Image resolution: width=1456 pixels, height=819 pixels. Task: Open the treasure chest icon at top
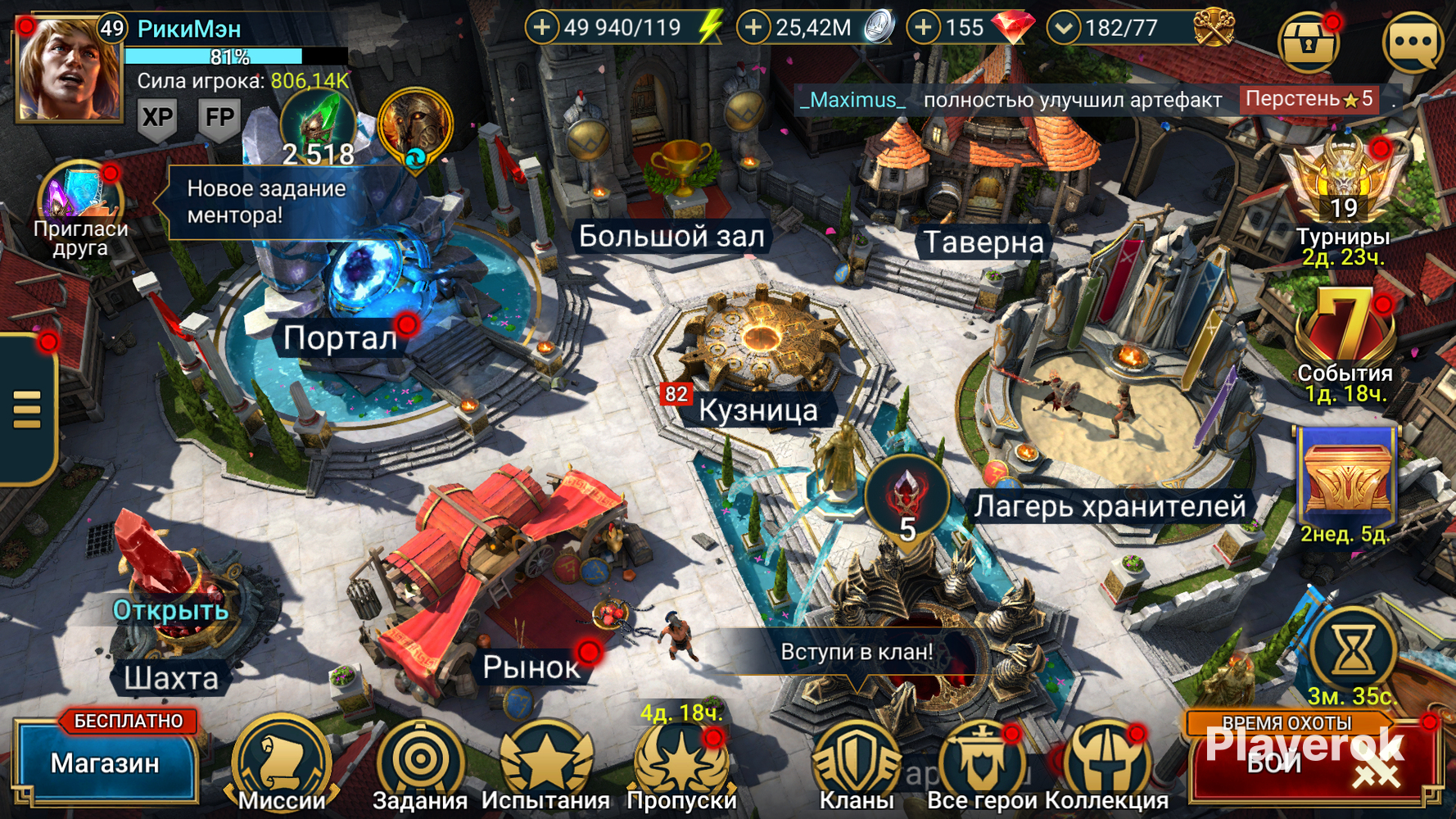pyautogui.click(x=1309, y=43)
